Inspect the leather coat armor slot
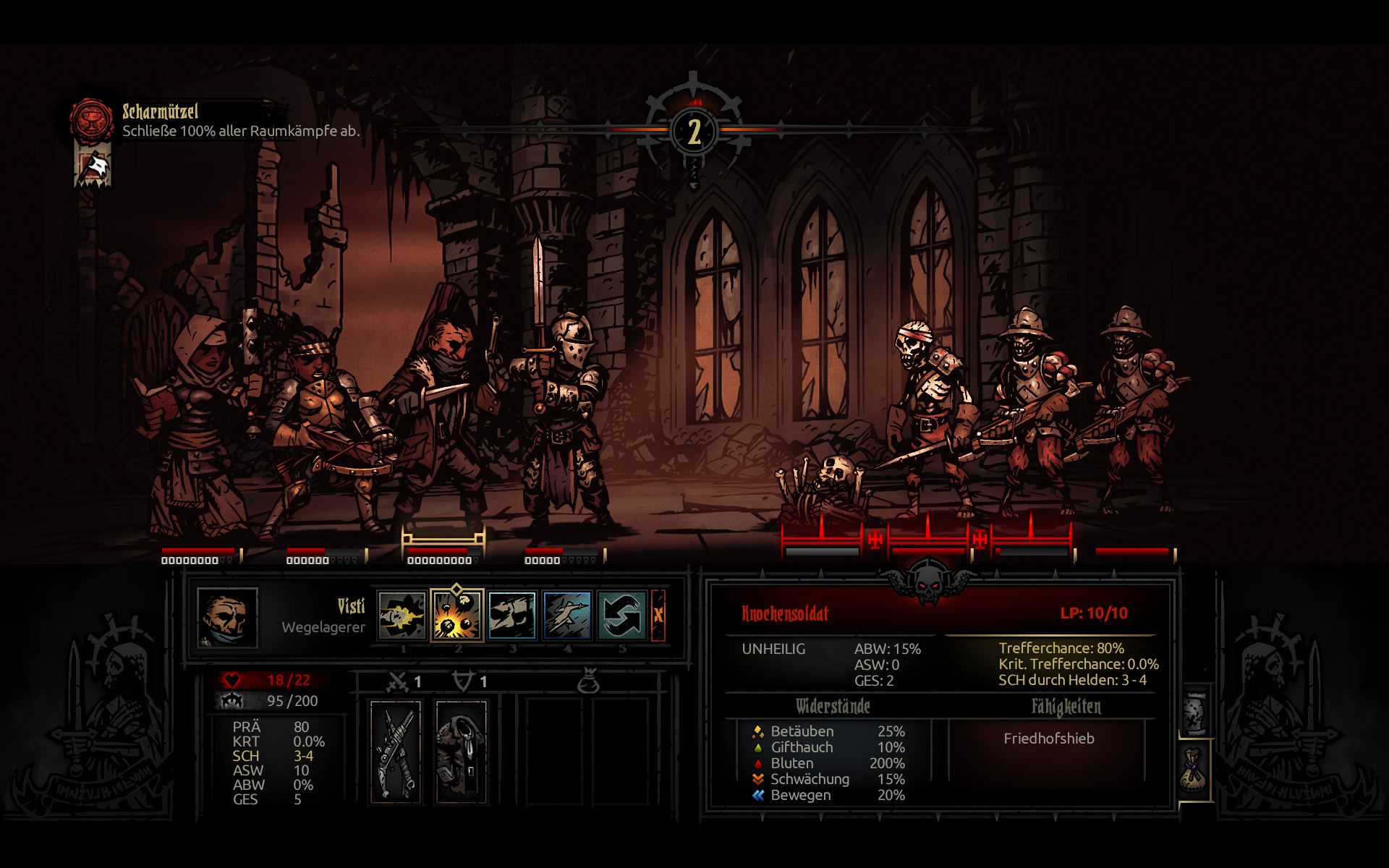Viewport: 1389px width, 868px height. point(461,752)
